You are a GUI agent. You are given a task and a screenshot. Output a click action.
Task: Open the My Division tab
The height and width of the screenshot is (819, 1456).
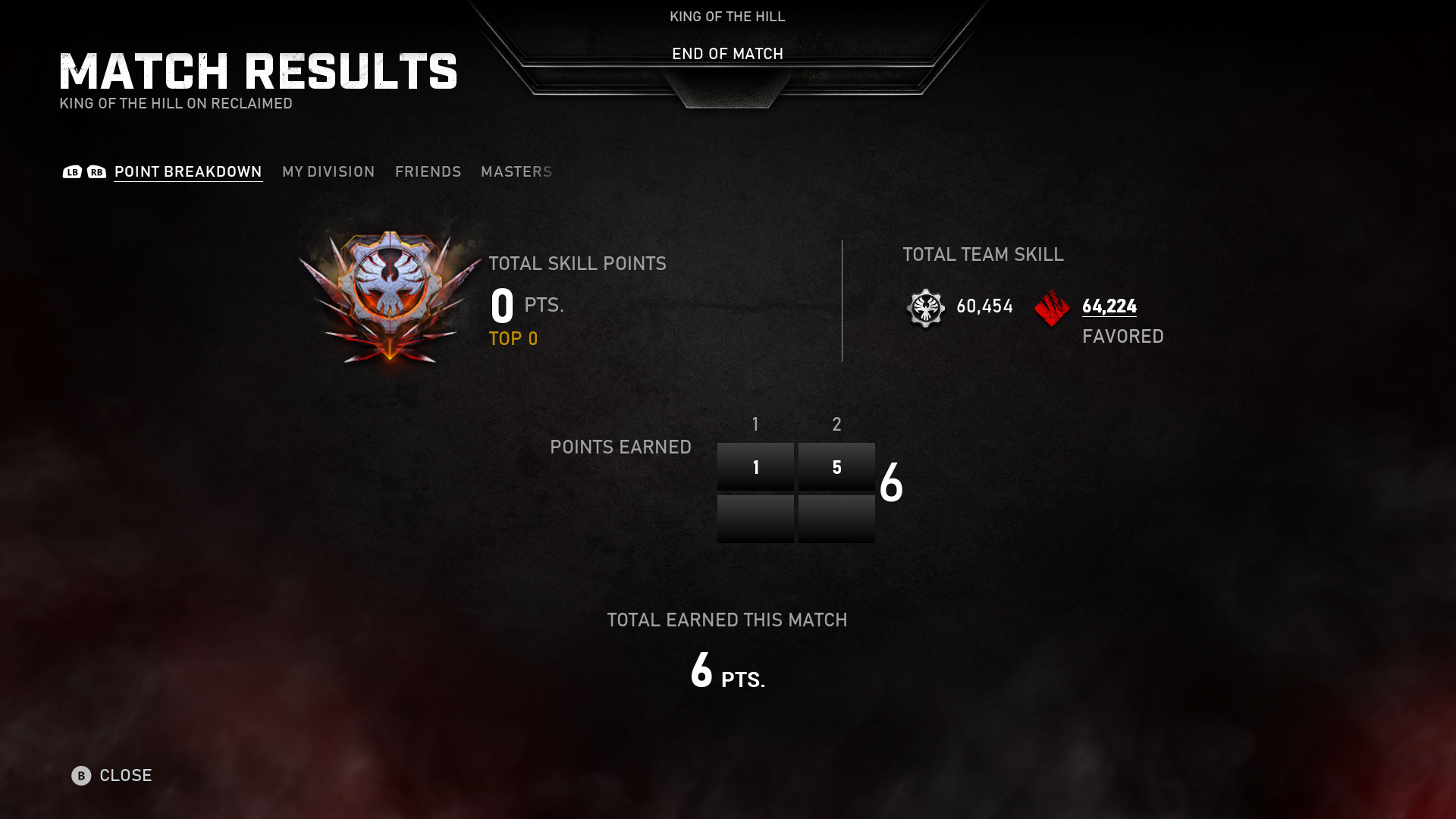click(x=328, y=172)
